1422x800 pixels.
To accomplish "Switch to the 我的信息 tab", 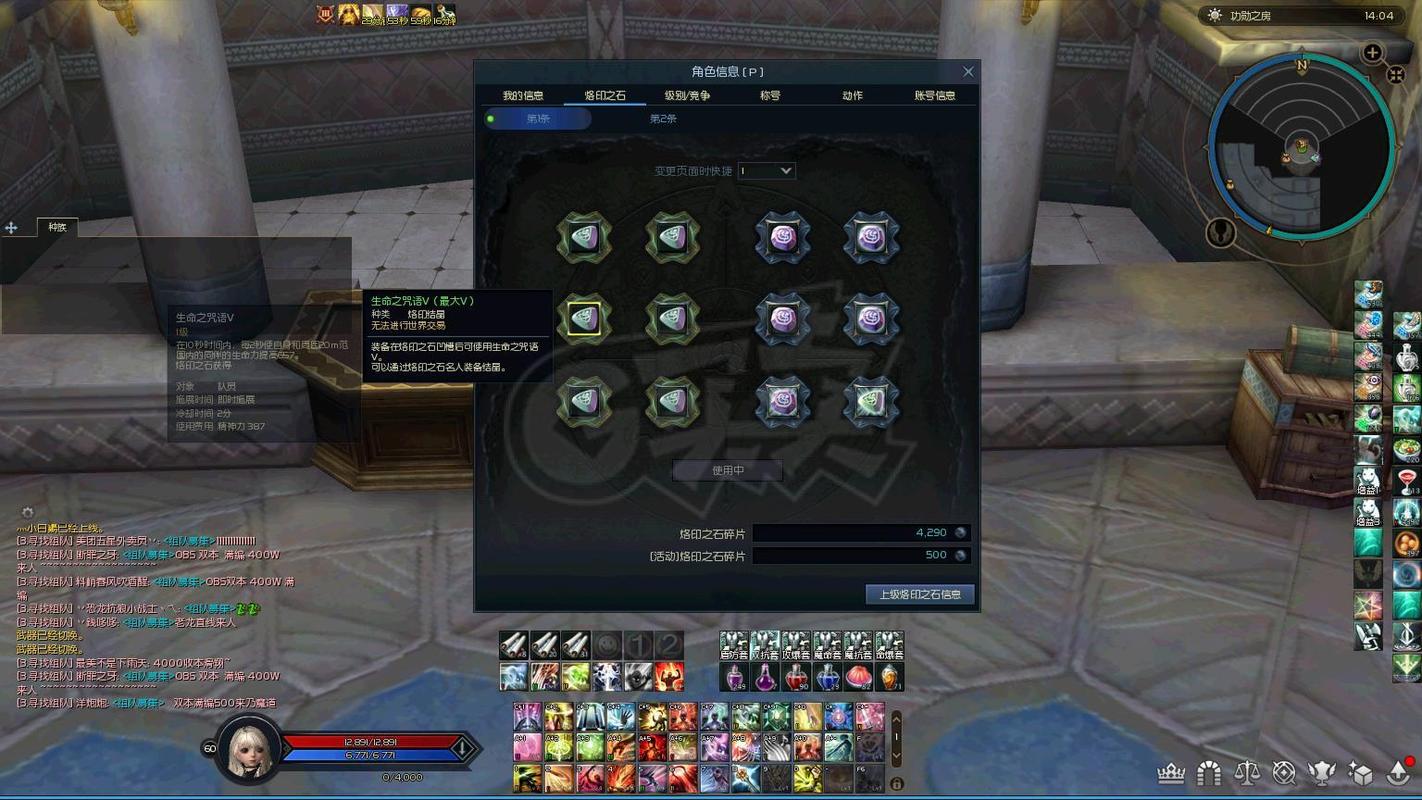I will pyautogui.click(x=523, y=96).
